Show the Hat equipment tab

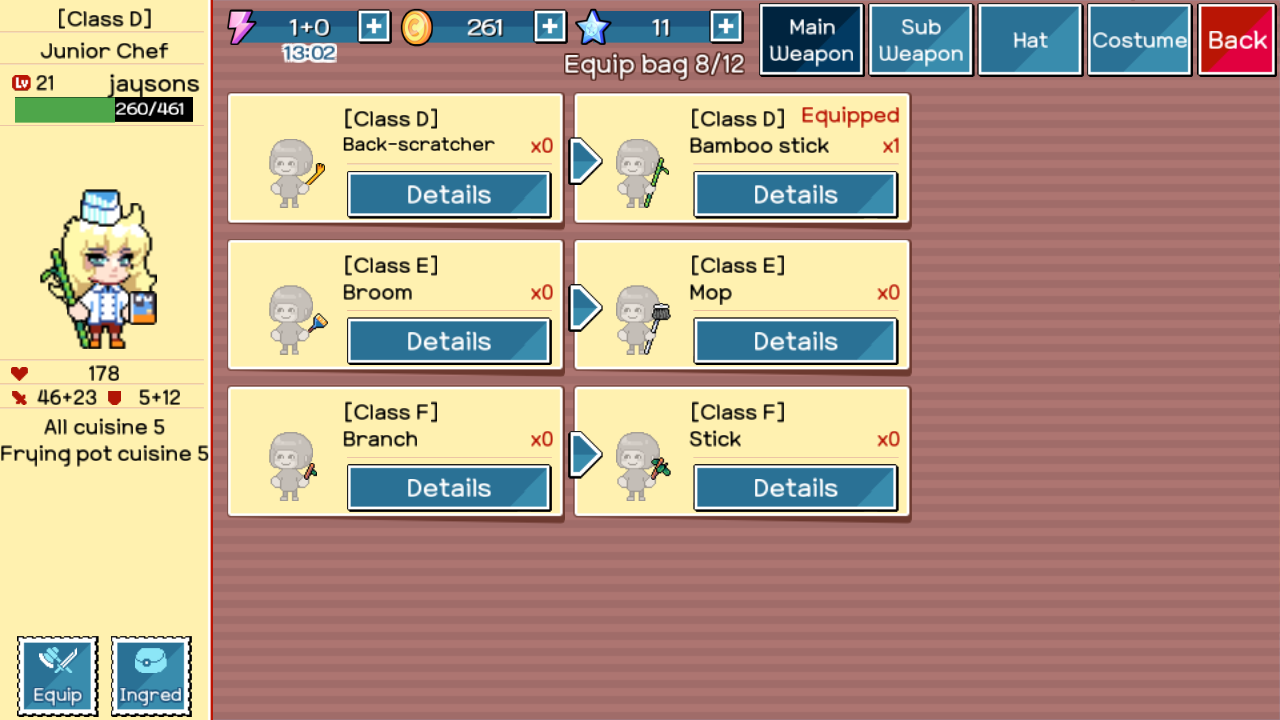point(1030,40)
